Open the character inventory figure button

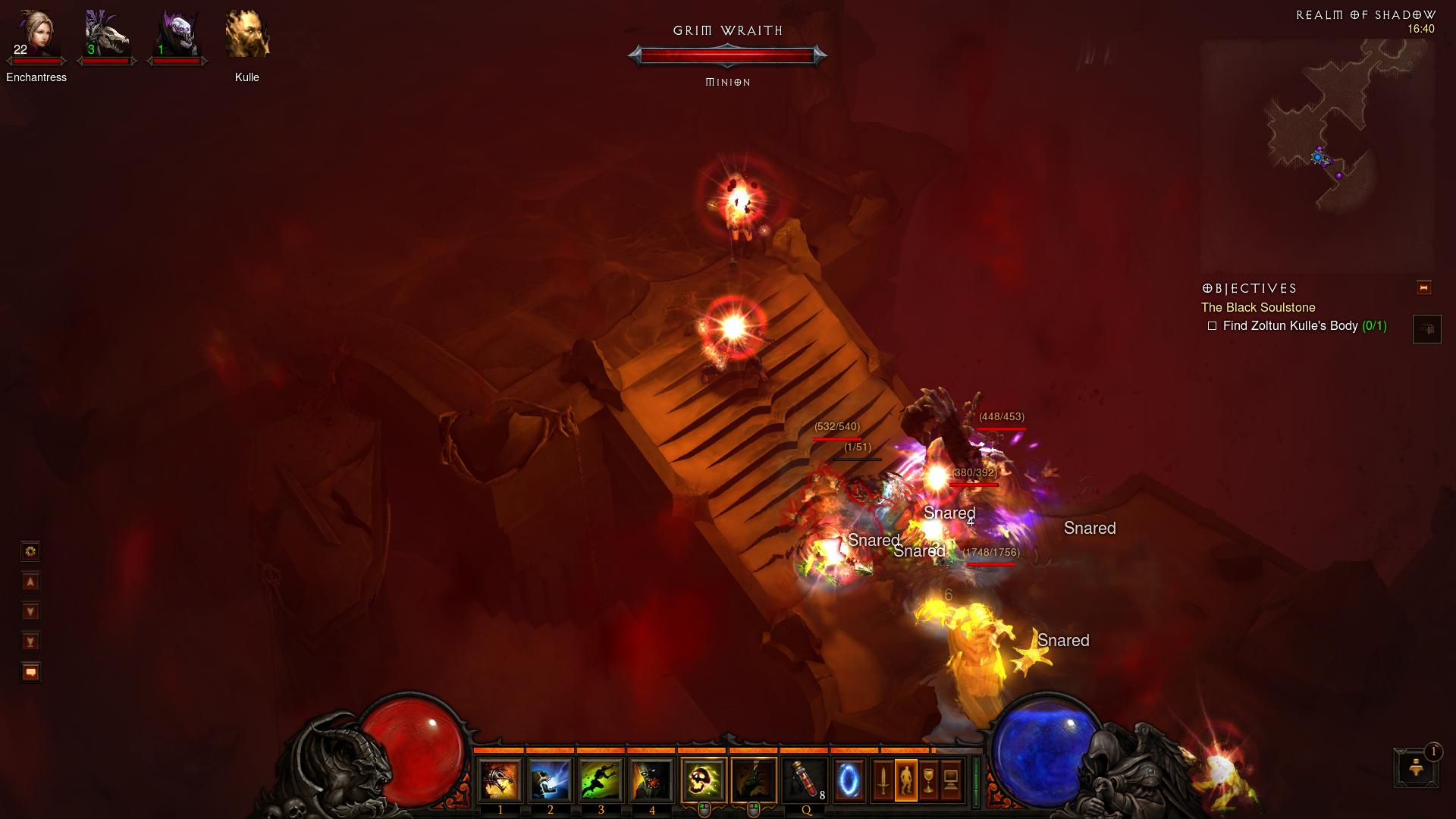point(905,780)
